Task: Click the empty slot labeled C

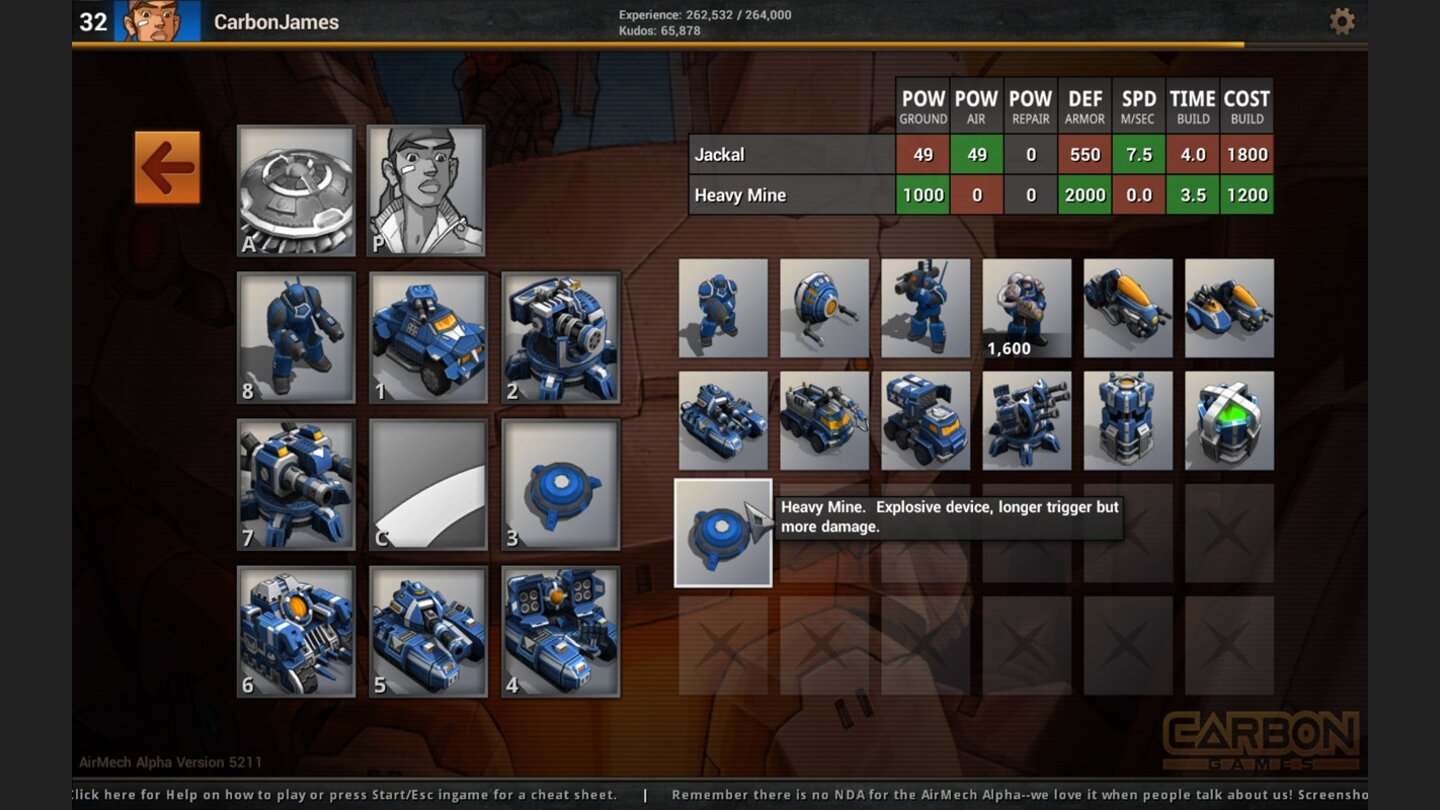Action: [427, 484]
